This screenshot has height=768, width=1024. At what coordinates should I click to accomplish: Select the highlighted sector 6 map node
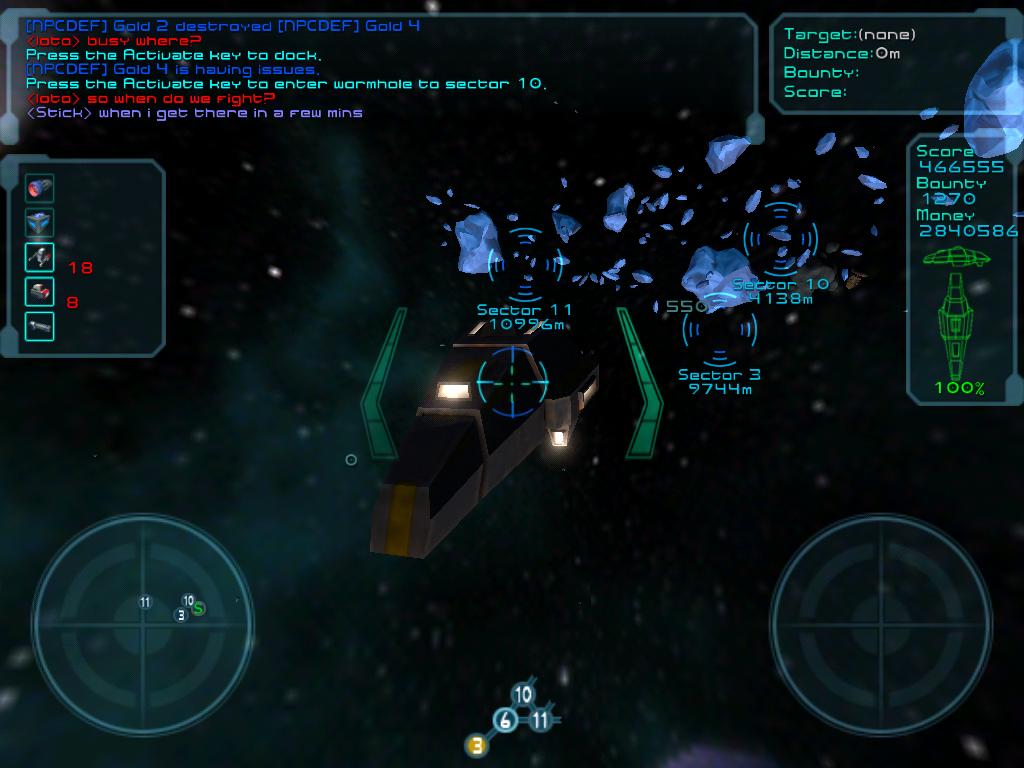pos(506,720)
